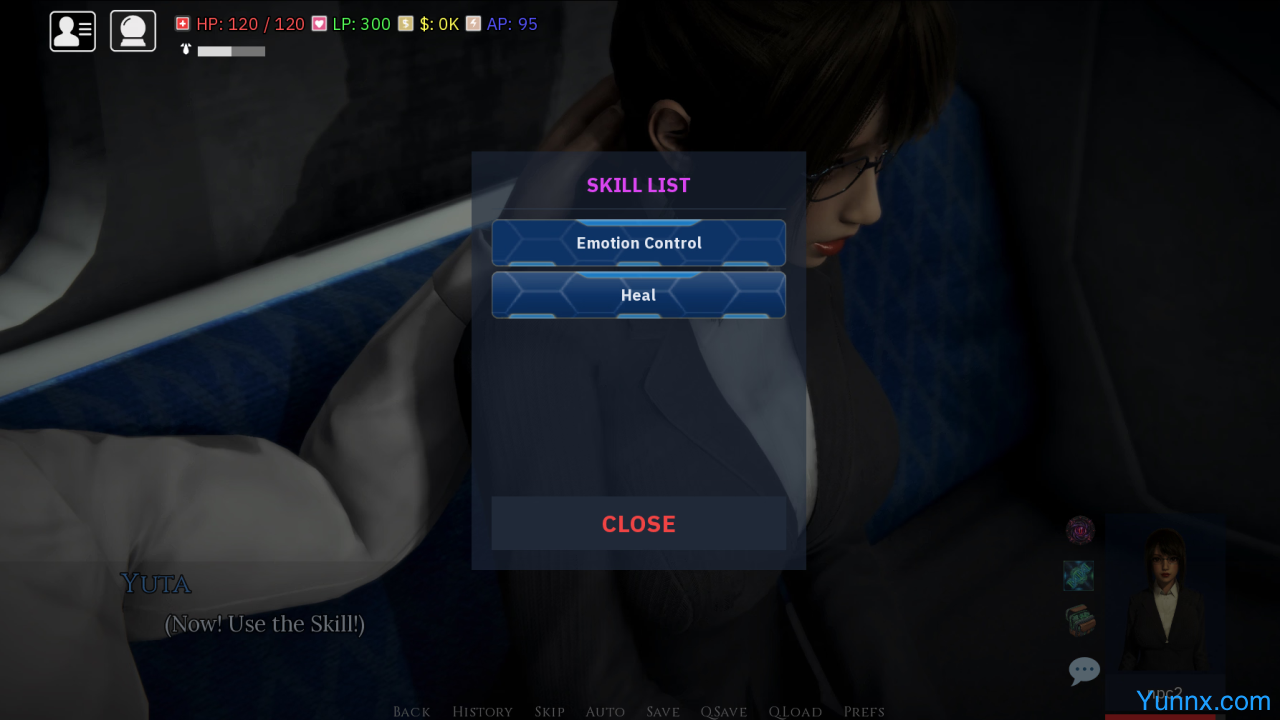
Task: Quick save with Q.Save
Action: [724, 711]
